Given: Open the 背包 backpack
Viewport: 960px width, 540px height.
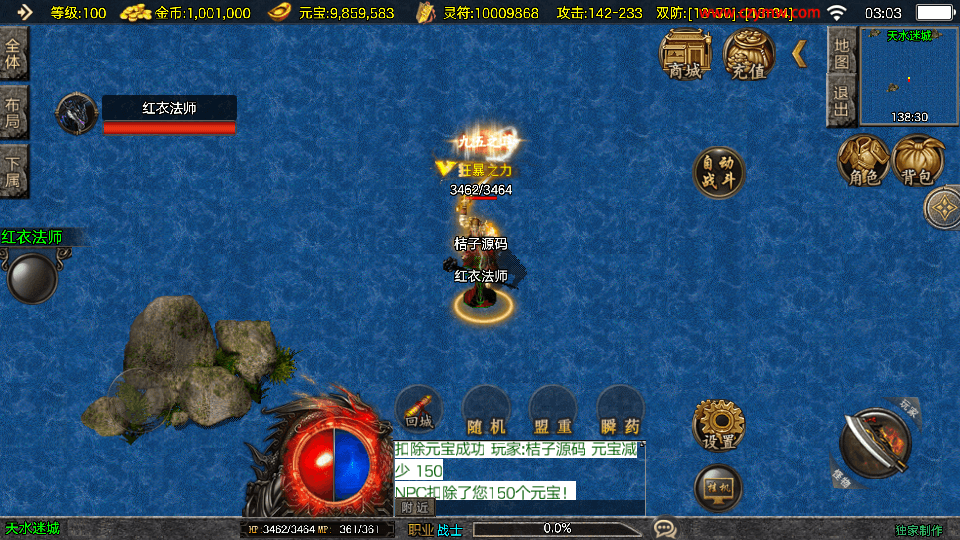Looking at the screenshot, I should coord(918,161).
